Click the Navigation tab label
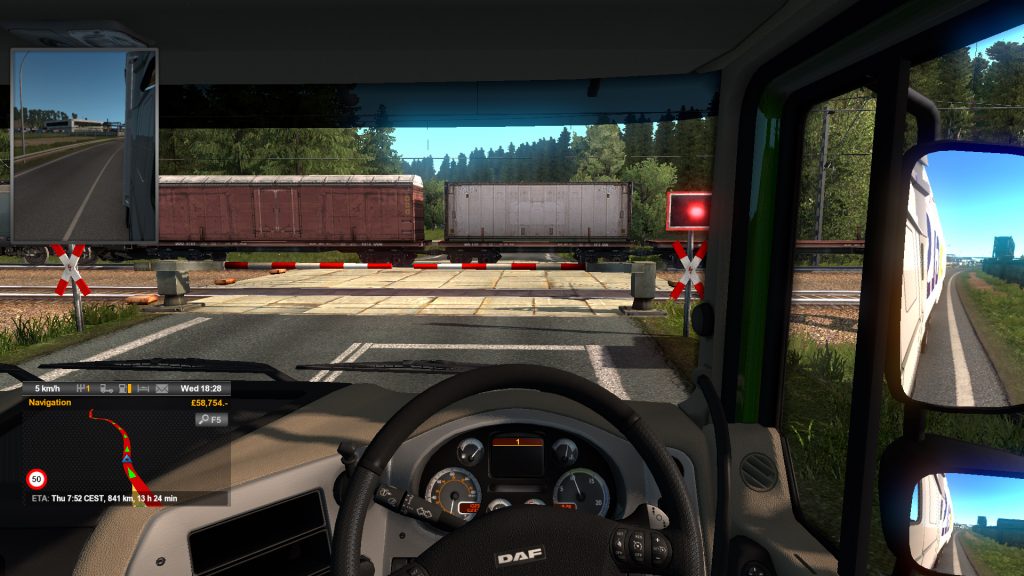This screenshot has height=576, width=1024. tap(50, 402)
